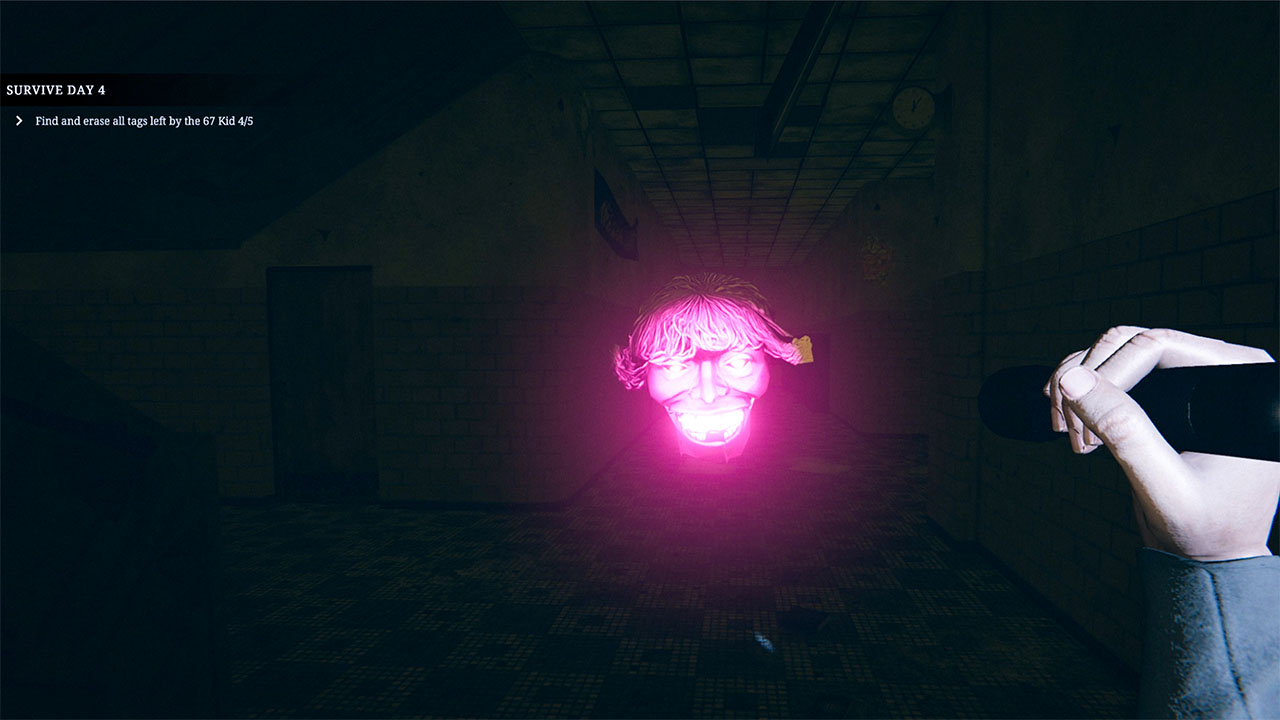Toggle the SURVIVE DAY 4 objective banner

(x=57, y=89)
